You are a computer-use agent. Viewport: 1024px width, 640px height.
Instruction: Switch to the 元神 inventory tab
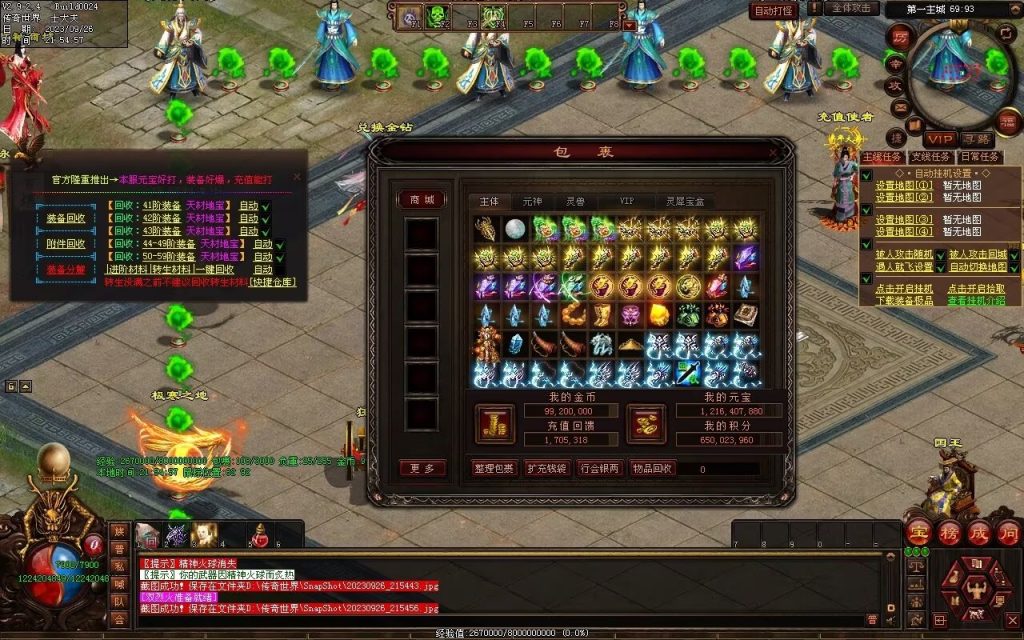(533, 201)
